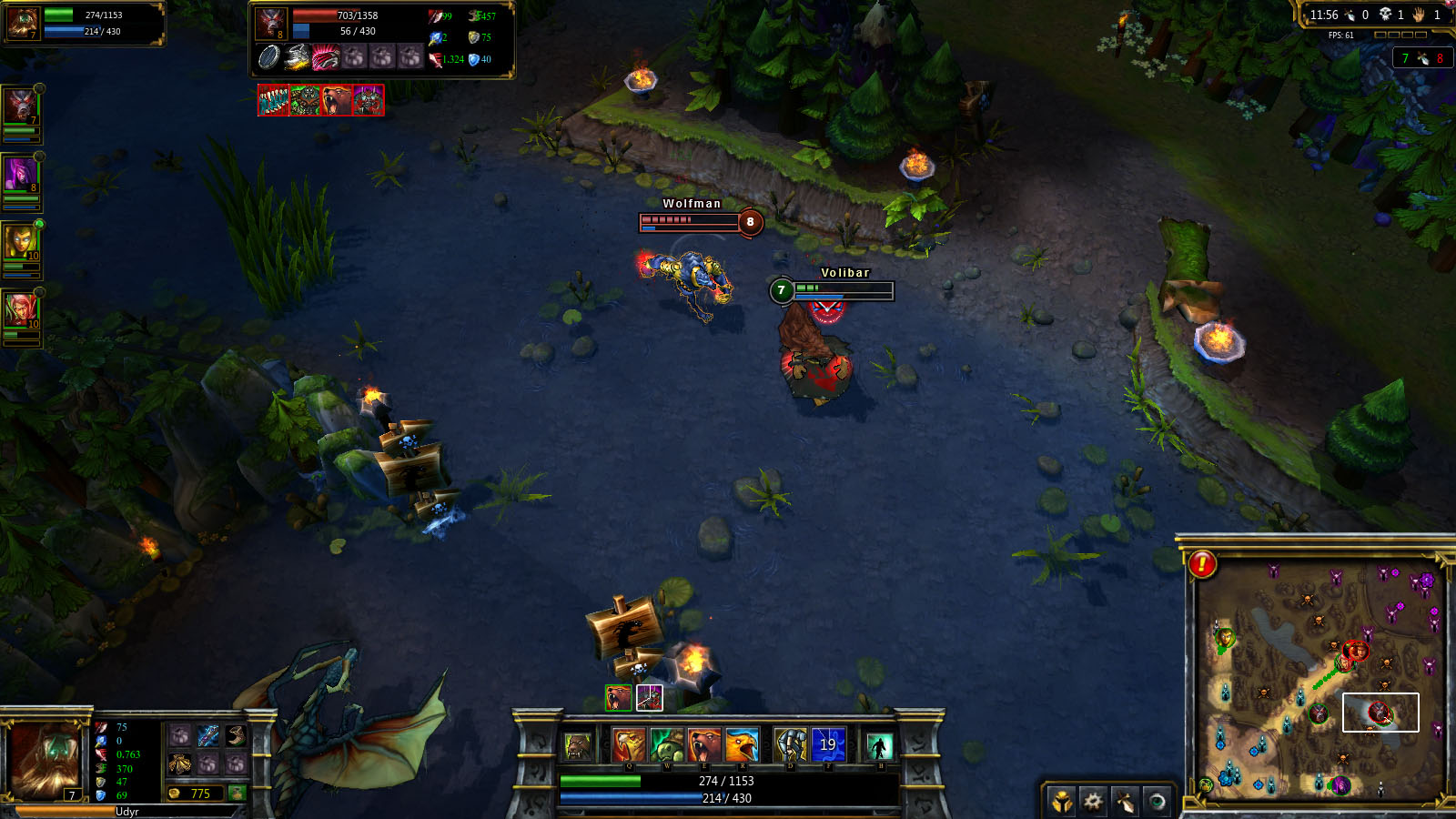The image size is (1456, 819).
Task: Click the Ghost summoner spell on cooldown
Action: tap(828, 745)
